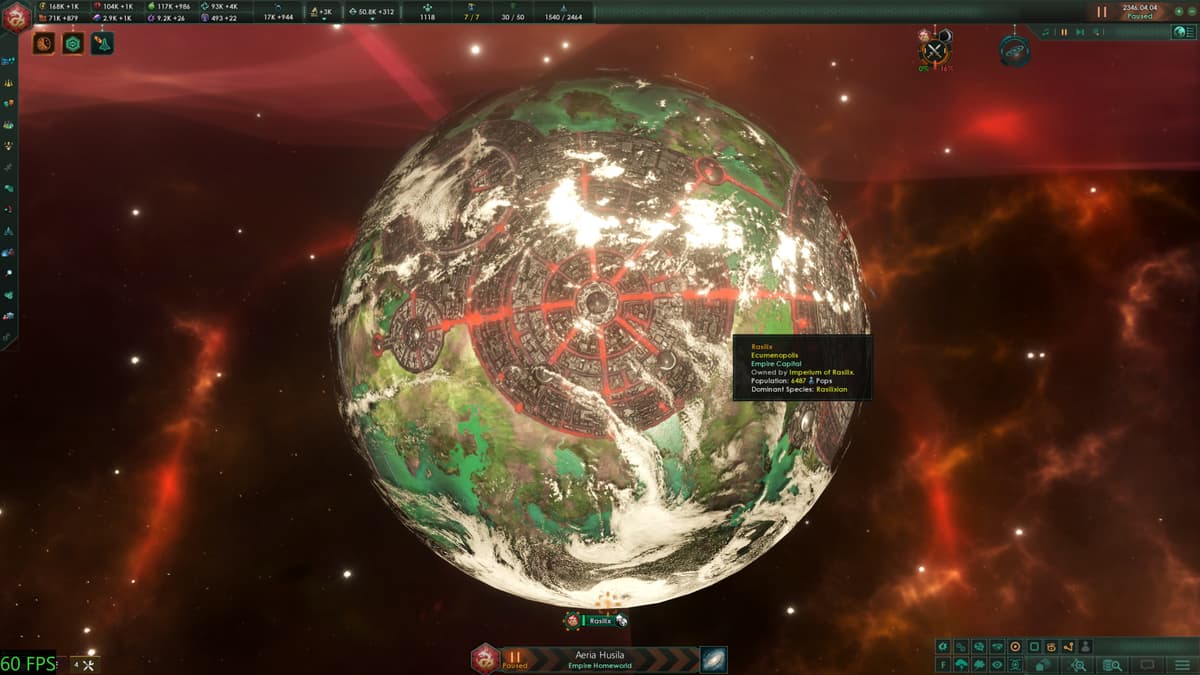Toggle the eye map filter
This screenshot has height=675, width=1200.
tap(997, 665)
